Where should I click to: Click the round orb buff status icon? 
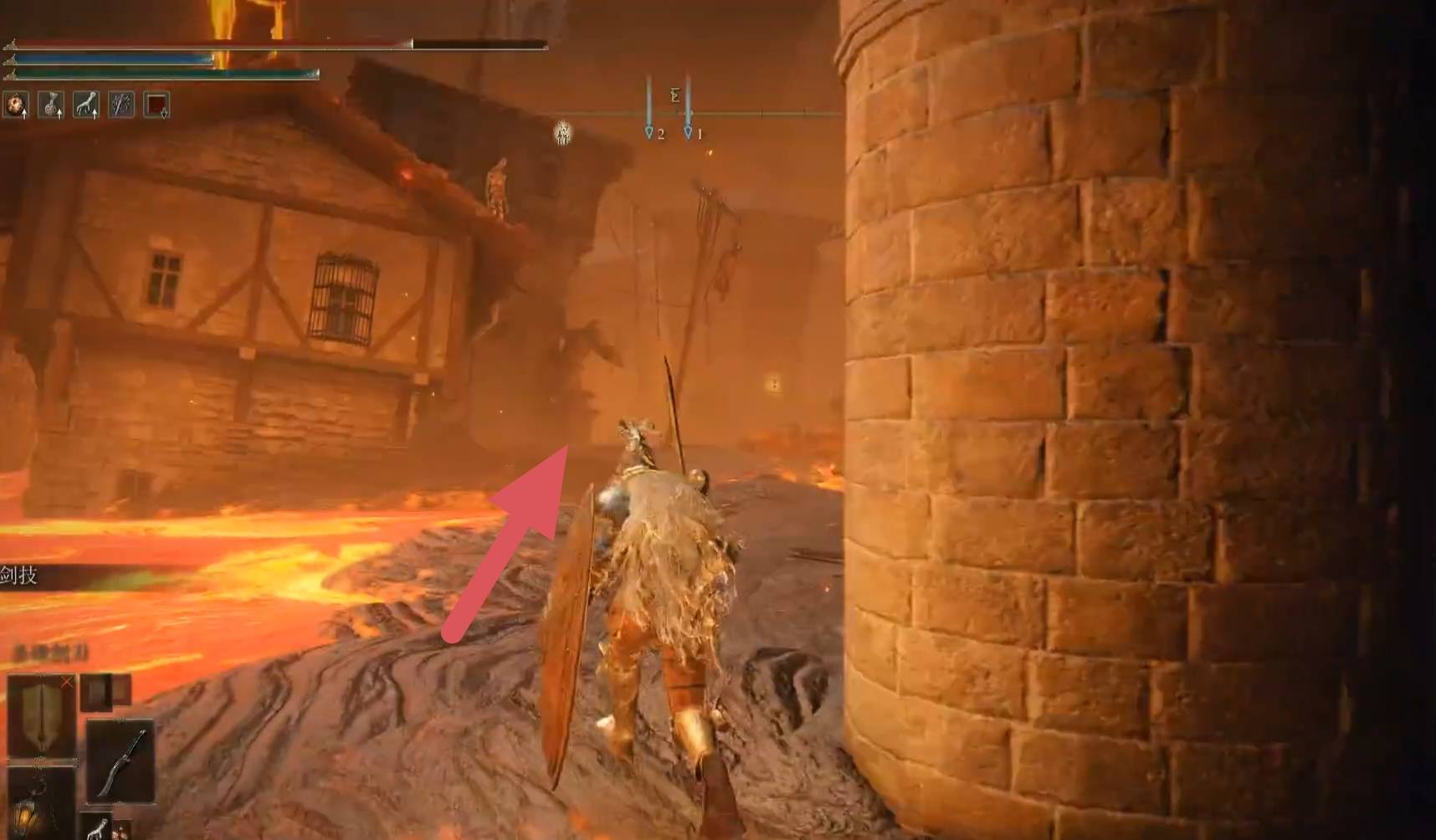coord(16,105)
